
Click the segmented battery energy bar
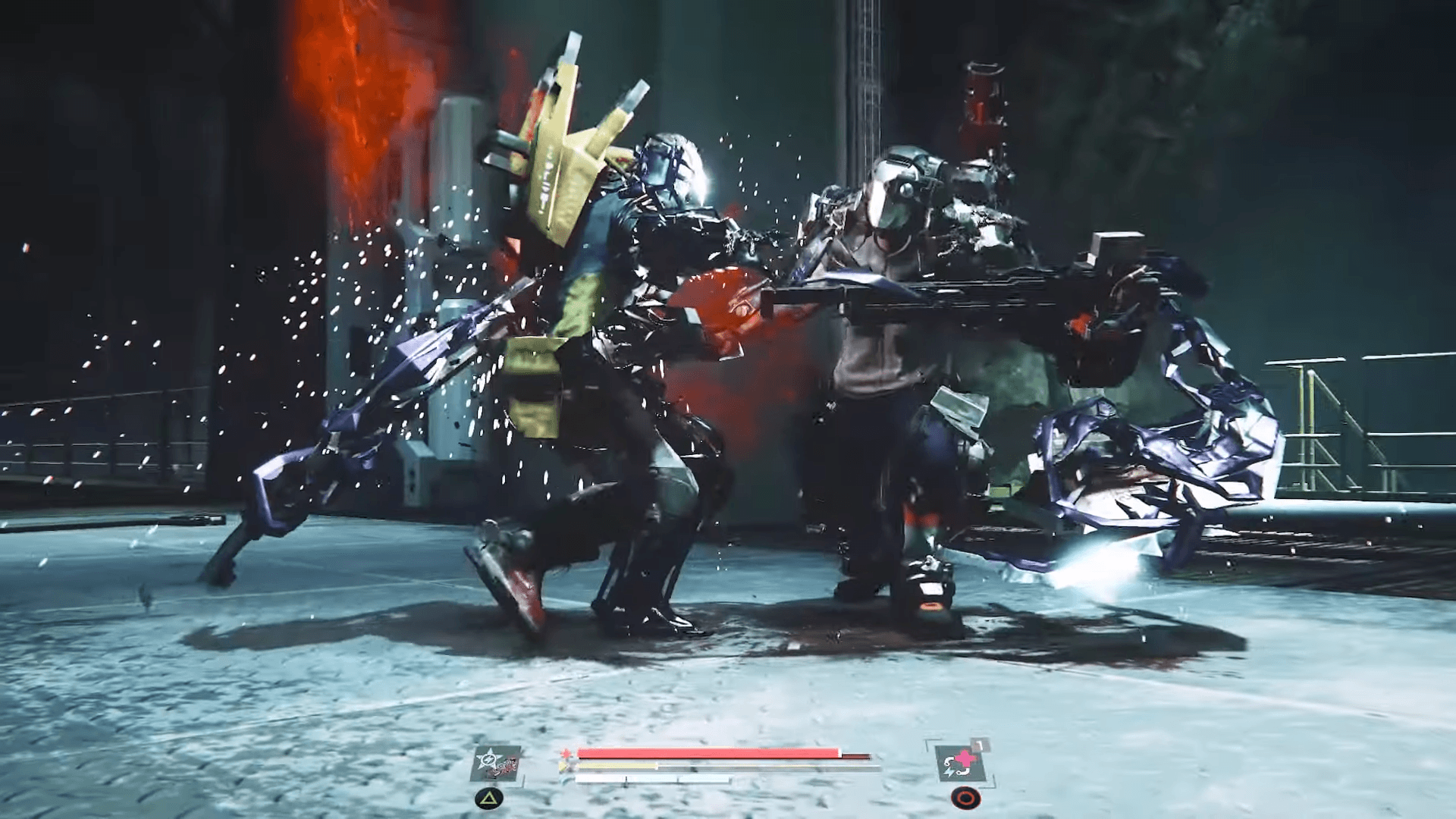652,777
